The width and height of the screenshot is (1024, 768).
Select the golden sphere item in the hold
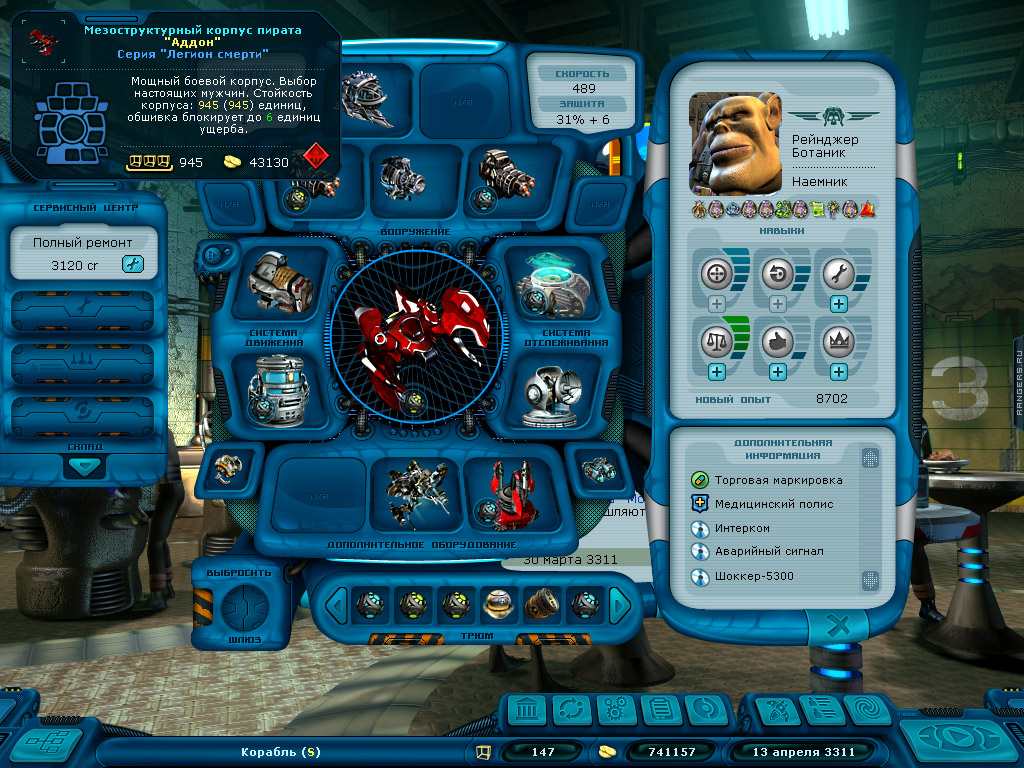coord(497,603)
